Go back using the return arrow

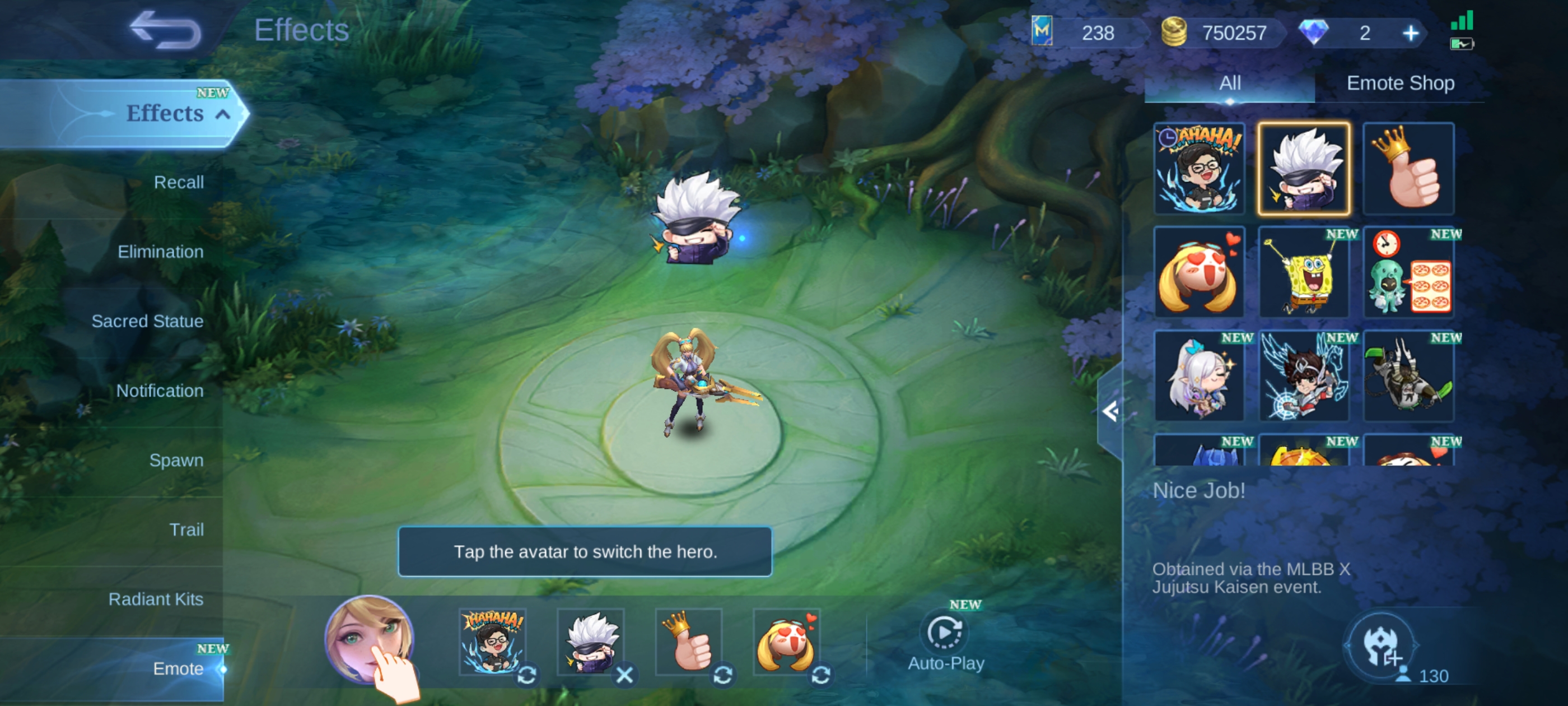pos(166,30)
